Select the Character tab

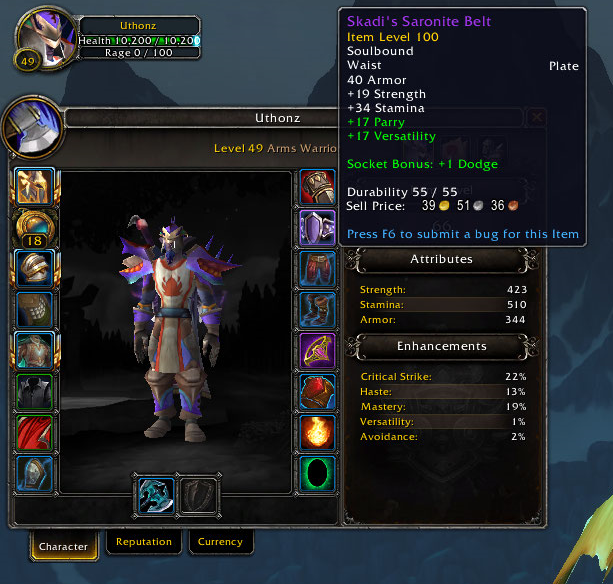64,546
